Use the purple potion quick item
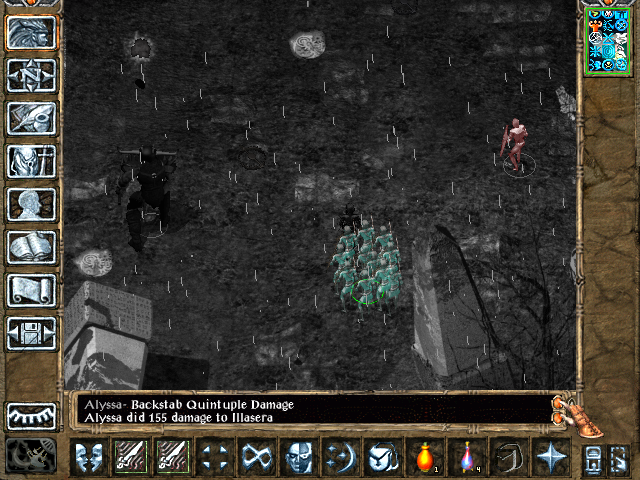 [466, 458]
